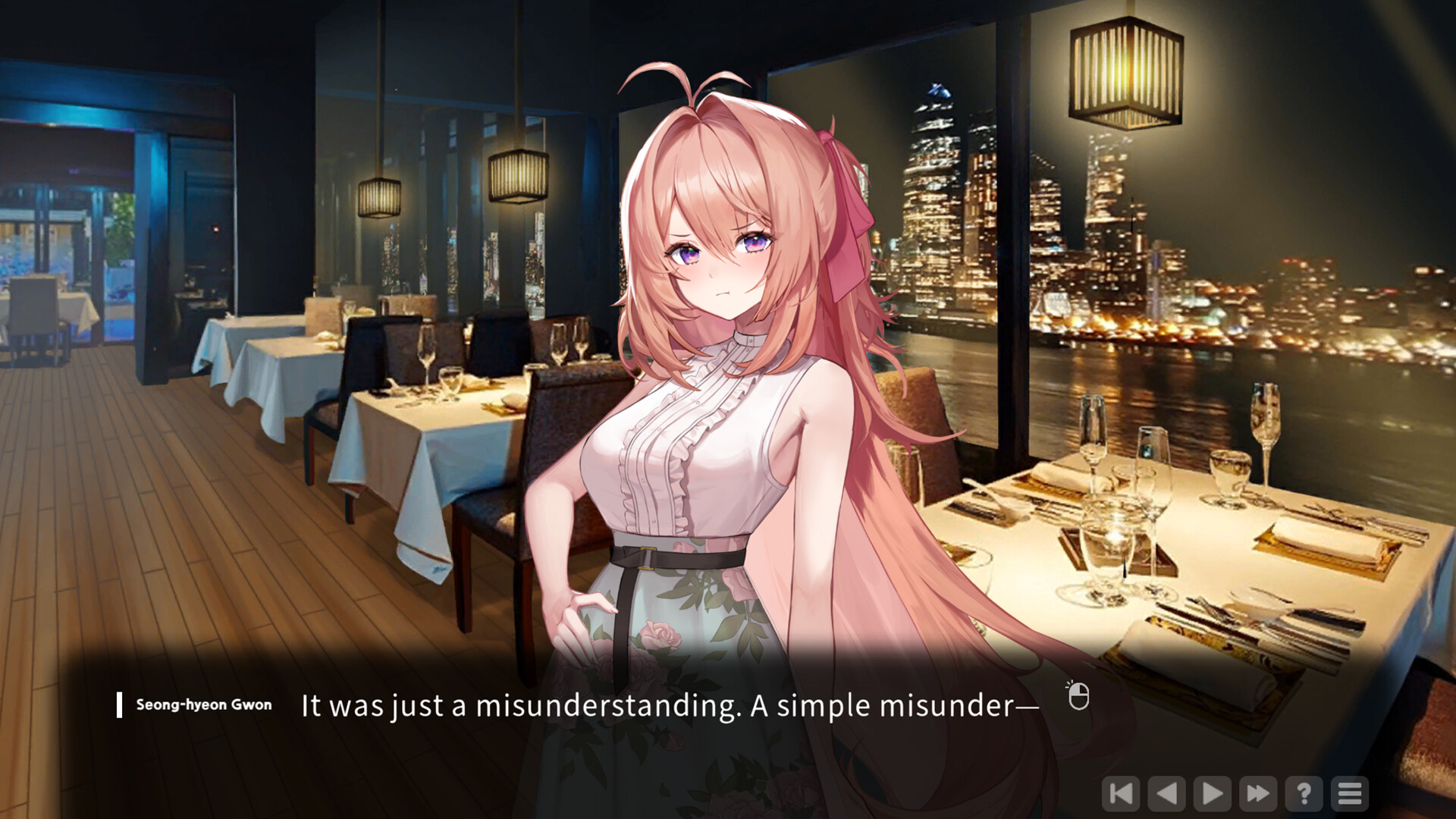Start auto mode with the play icon

[x=1212, y=794]
